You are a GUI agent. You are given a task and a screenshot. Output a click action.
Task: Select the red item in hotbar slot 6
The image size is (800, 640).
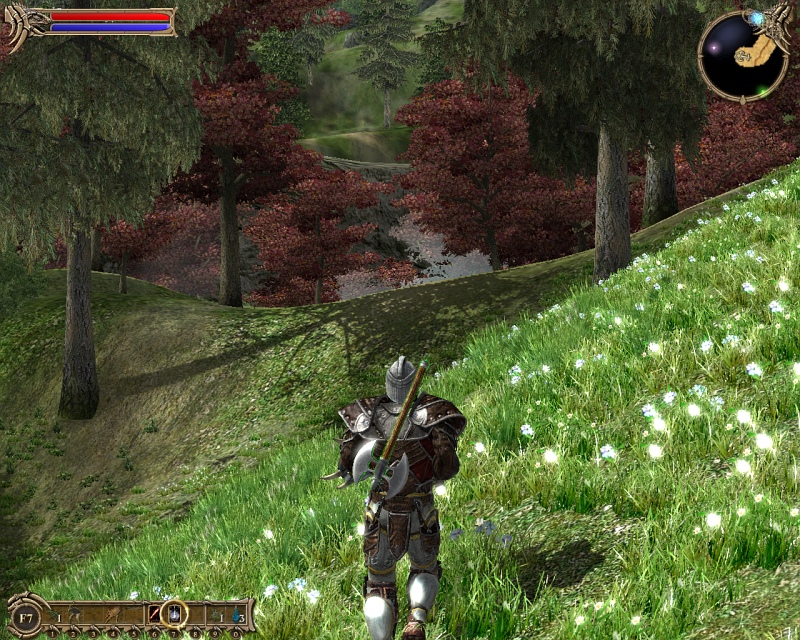155,611
